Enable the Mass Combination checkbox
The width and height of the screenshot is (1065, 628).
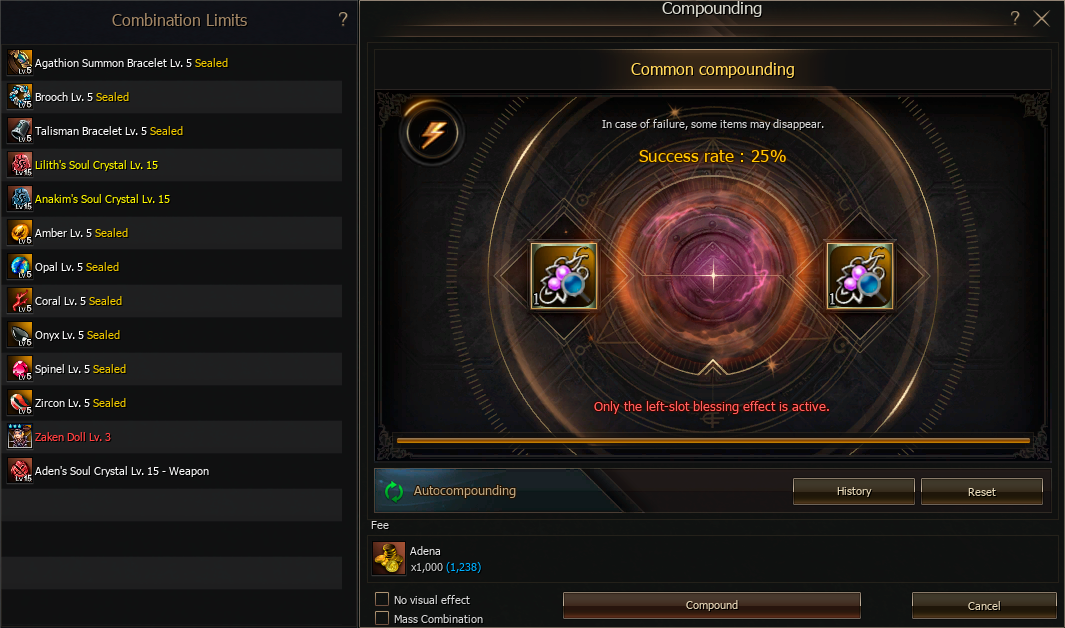(382, 618)
